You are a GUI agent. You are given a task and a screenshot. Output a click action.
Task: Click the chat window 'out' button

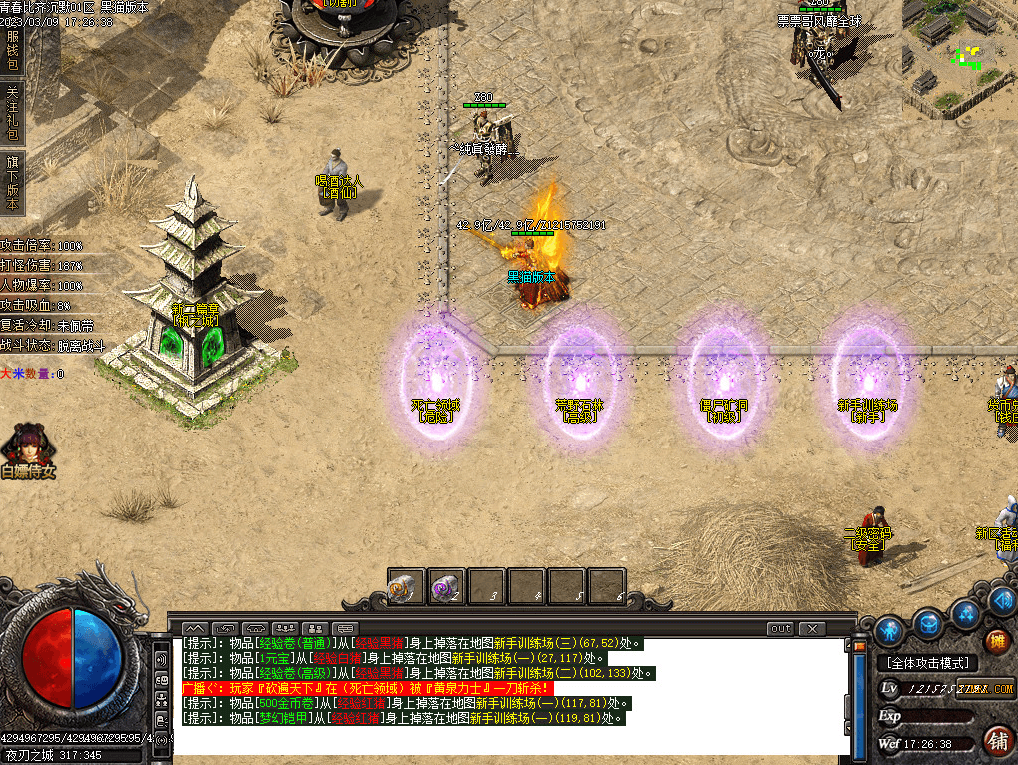(x=780, y=629)
